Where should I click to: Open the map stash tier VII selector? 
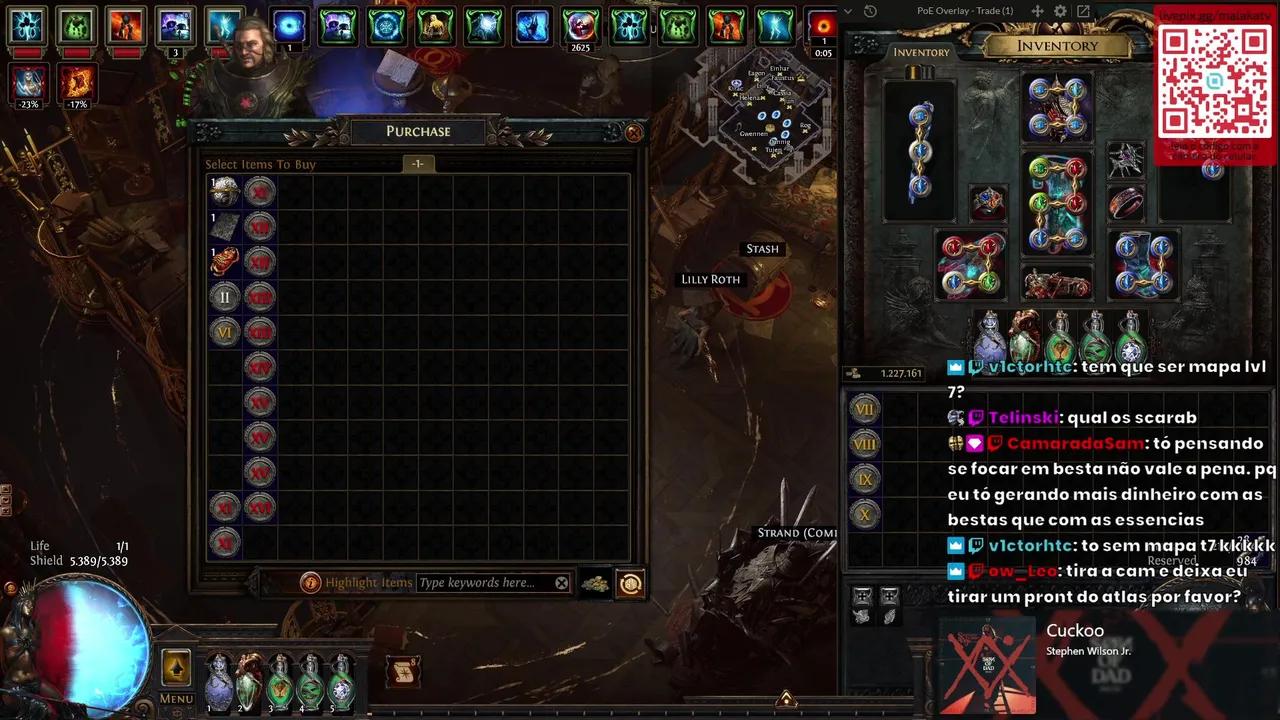[864, 408]
